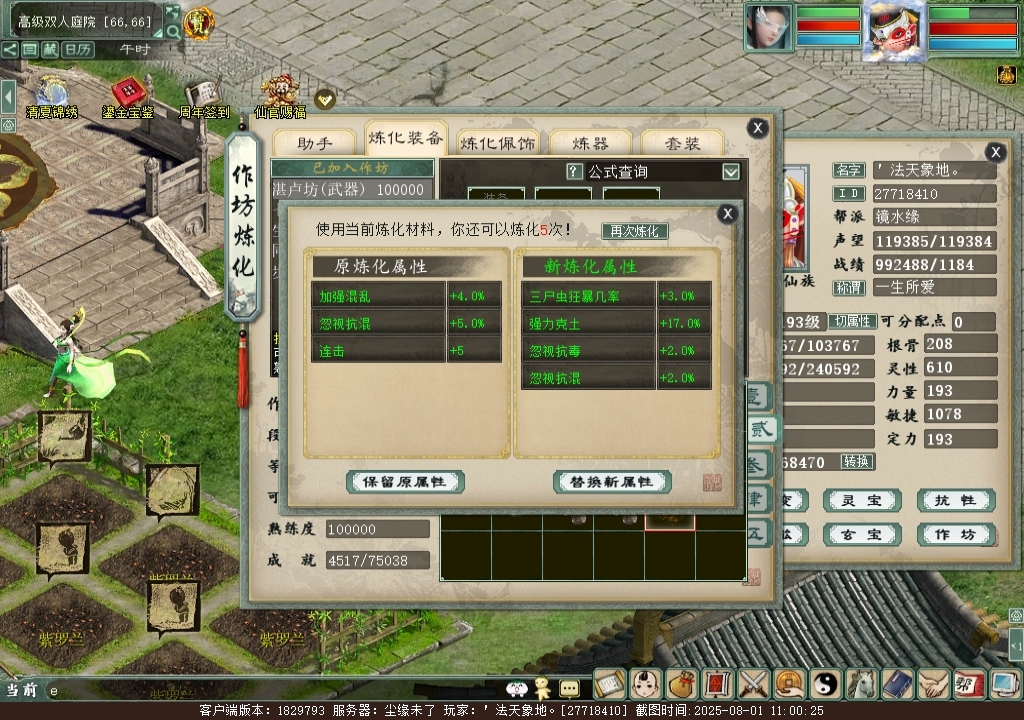Open the 灵宝 panel
Screen dimensions: 1024x720
click(x=861, y=500)
